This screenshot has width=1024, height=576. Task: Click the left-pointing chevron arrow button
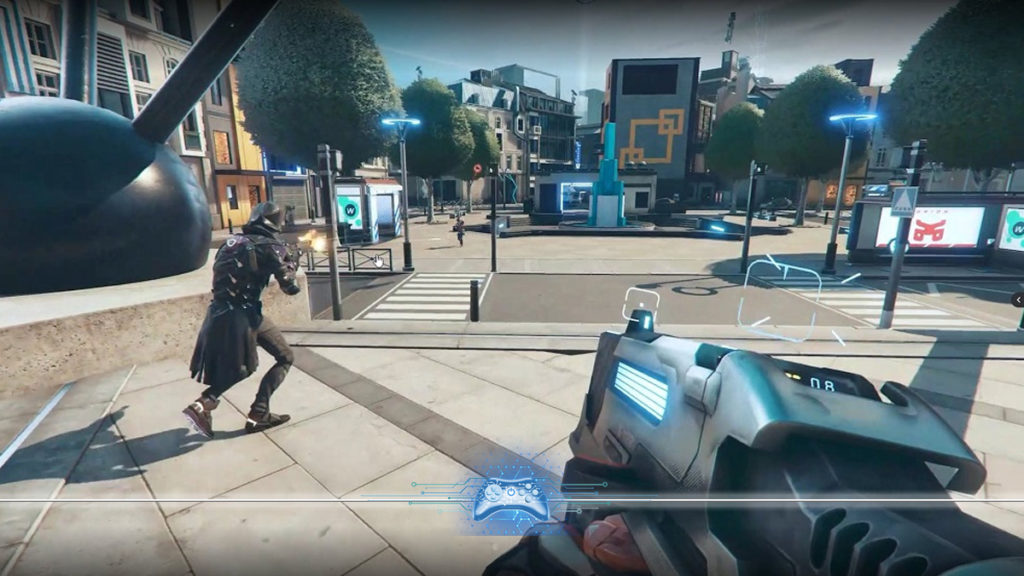click(1017, 299)
